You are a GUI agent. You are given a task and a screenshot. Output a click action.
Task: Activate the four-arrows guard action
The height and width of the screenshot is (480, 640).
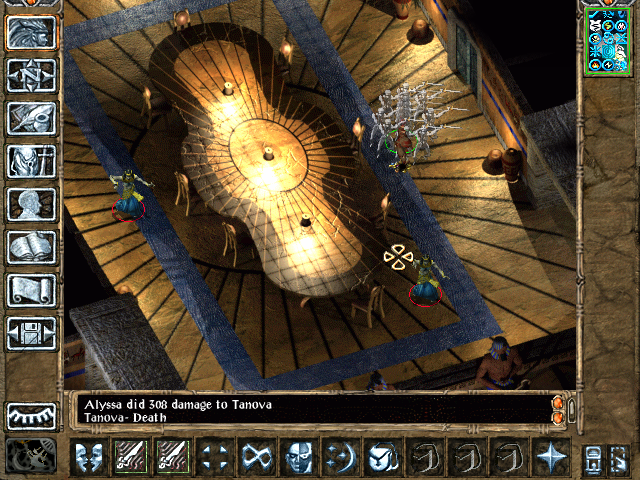(214, 456)
